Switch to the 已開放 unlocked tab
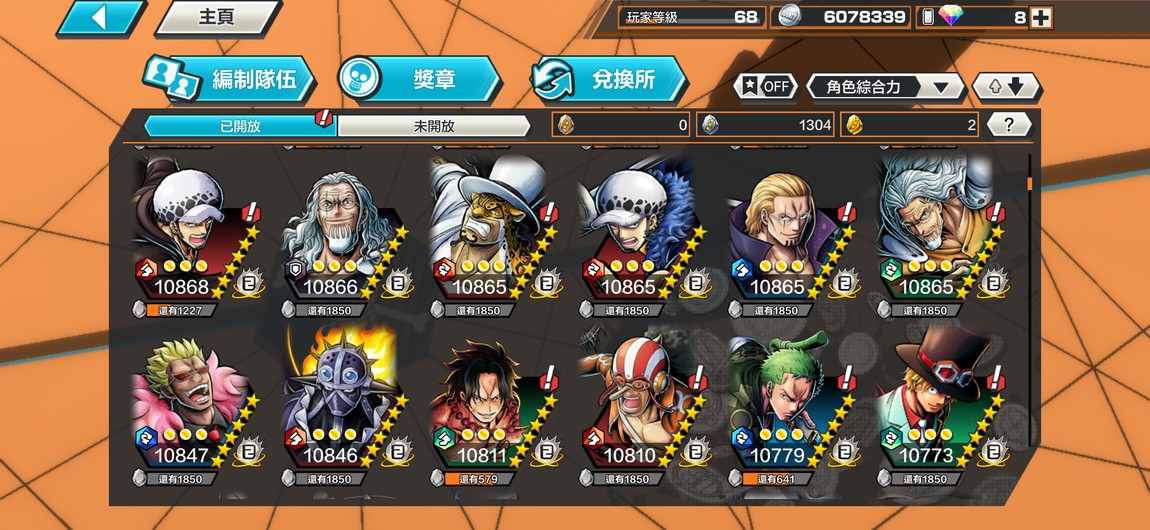The width and height of the screenshot is (1150, 530). [240, 126]
